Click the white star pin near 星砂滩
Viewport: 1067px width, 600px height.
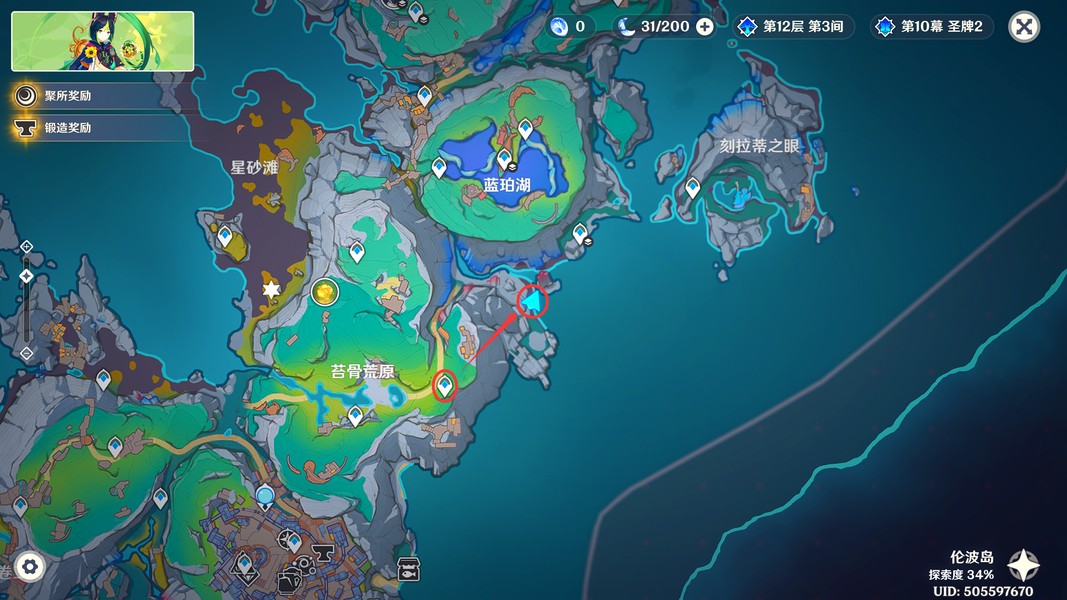[271, 290]
